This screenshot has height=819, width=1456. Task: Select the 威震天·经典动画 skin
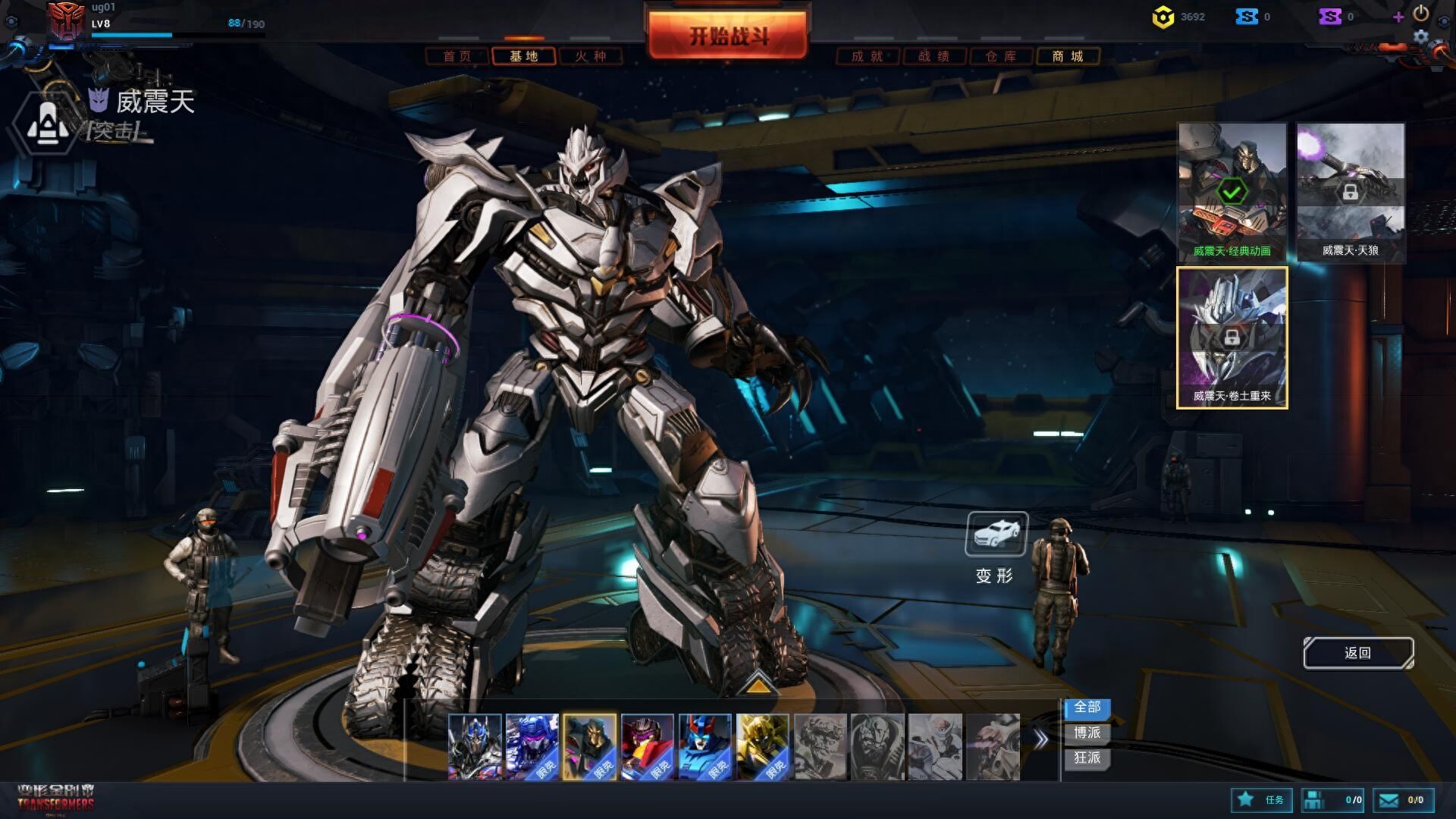1232,191
